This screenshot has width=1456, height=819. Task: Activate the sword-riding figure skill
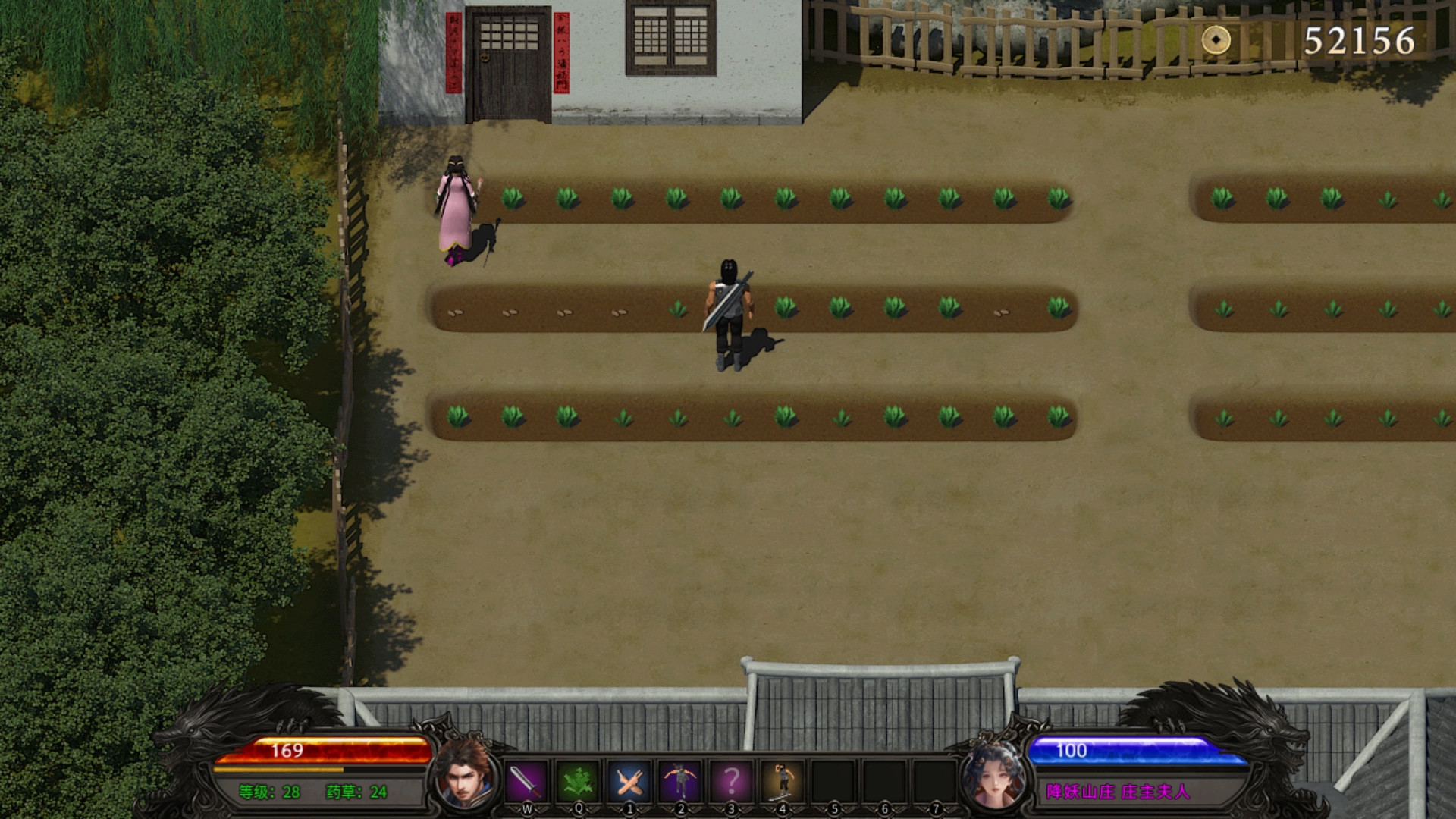[x=783, y=780]
